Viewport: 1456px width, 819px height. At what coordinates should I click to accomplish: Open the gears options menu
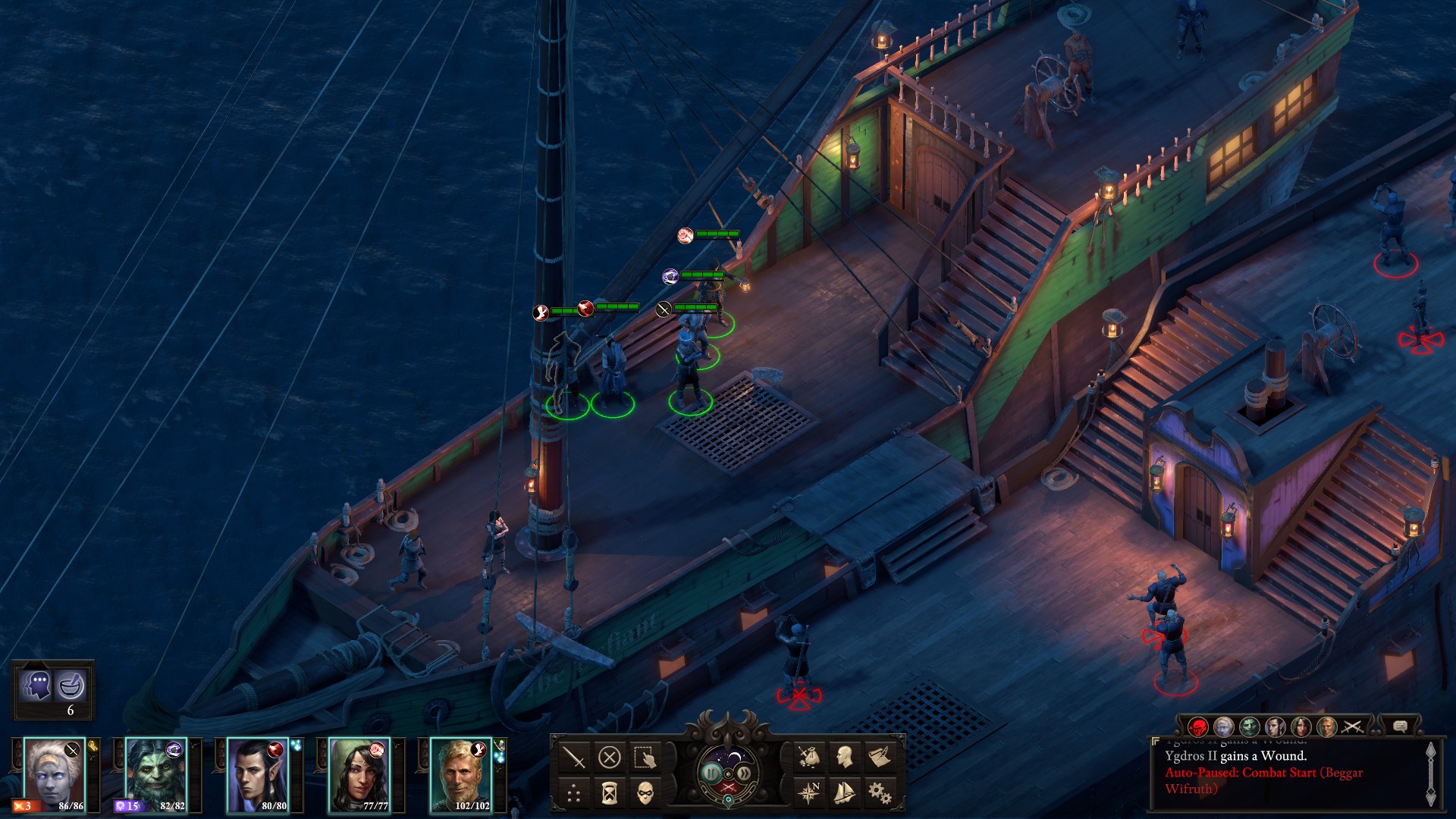click(x=880, y=793)
